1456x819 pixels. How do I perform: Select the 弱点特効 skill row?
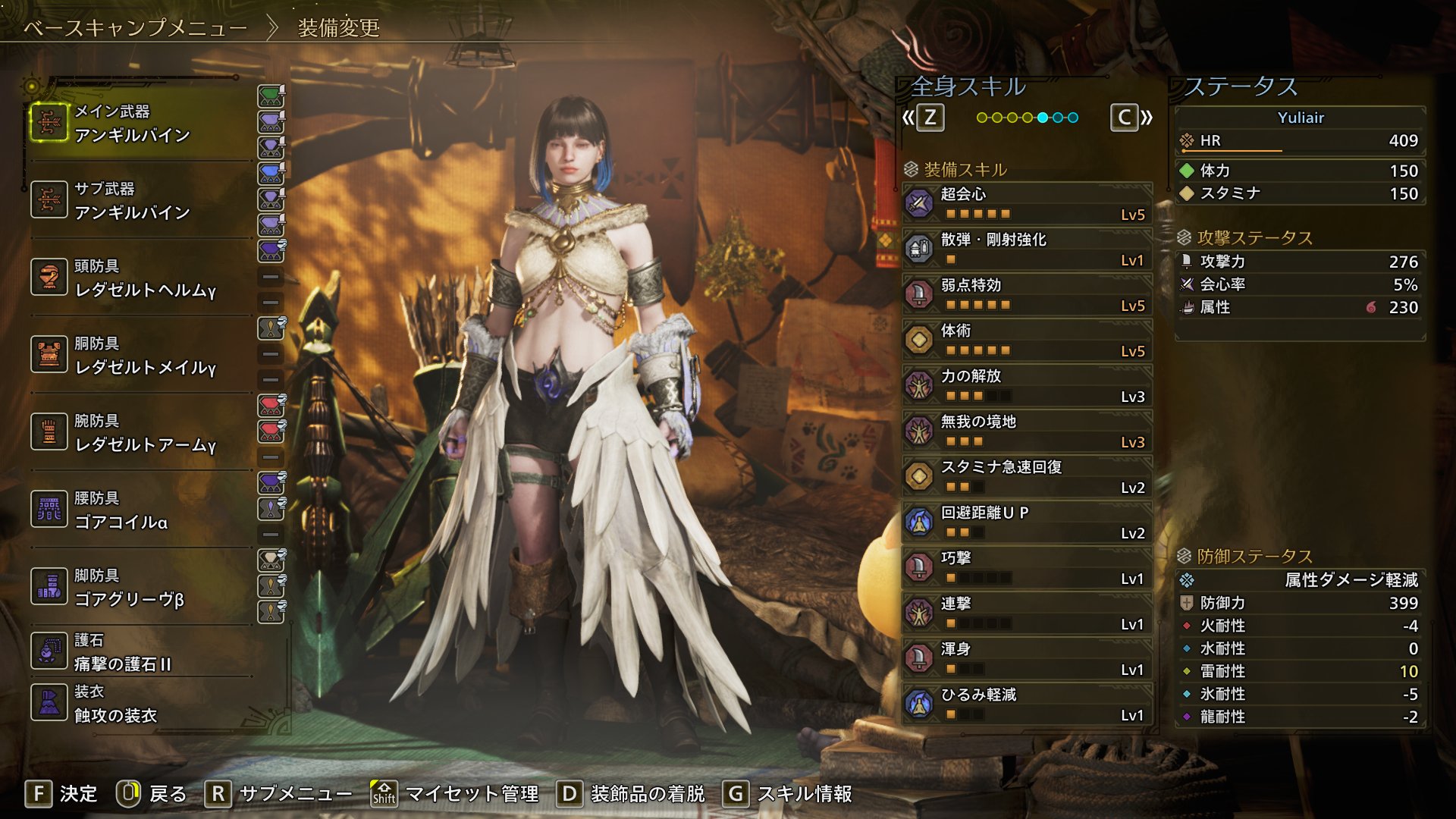click(1028, 294)
